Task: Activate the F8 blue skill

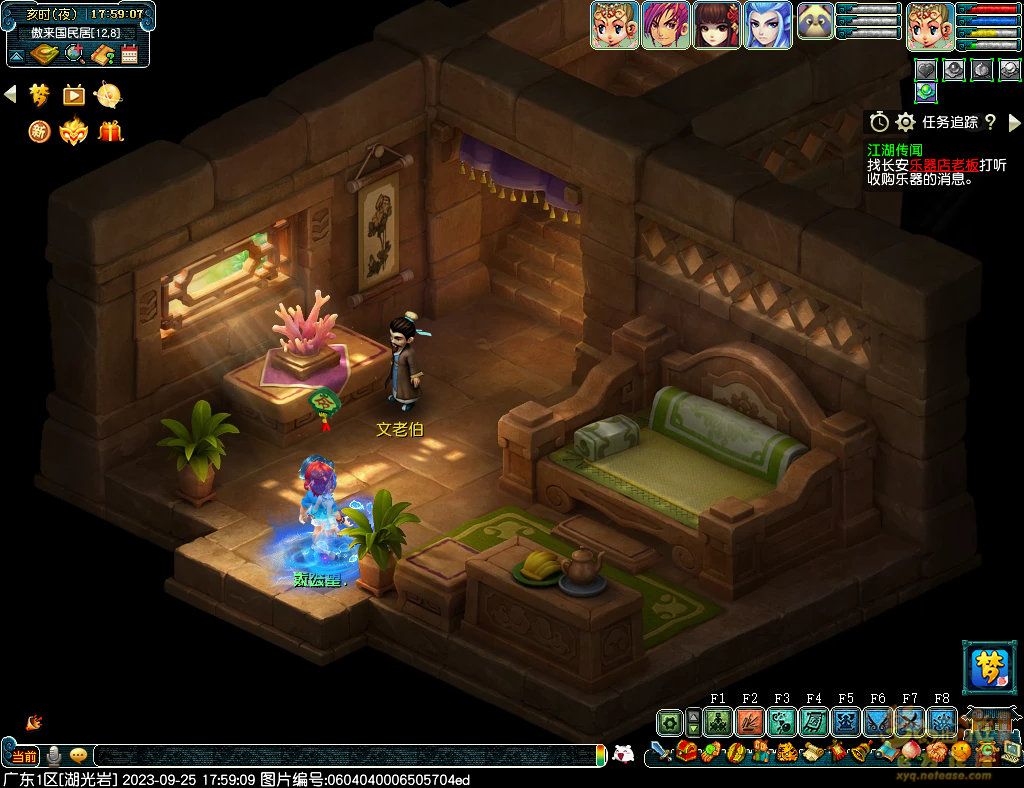Action: [x=942, y=721]
